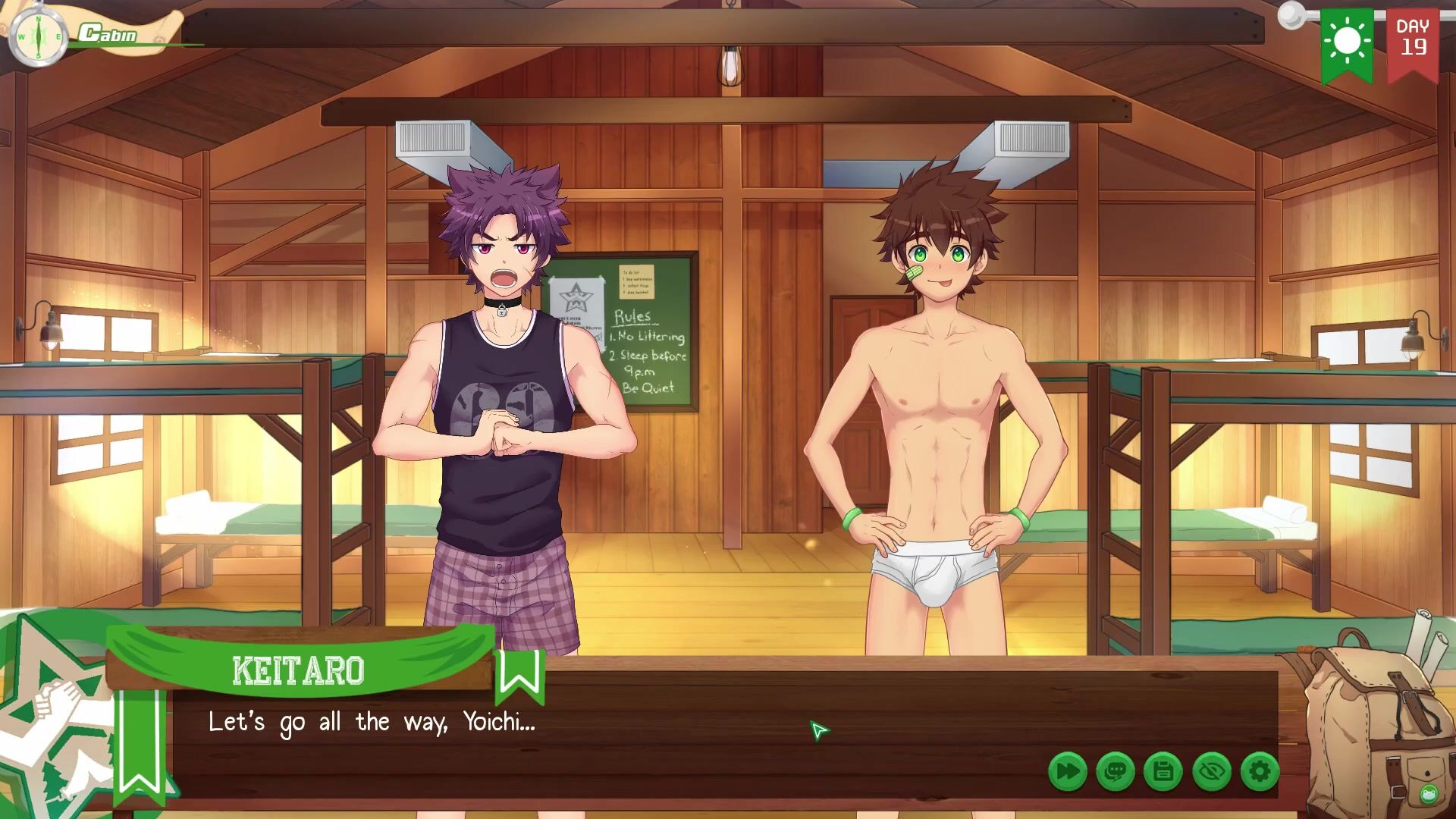
Task: Click the compass location icon
Action: coord(38,36)
